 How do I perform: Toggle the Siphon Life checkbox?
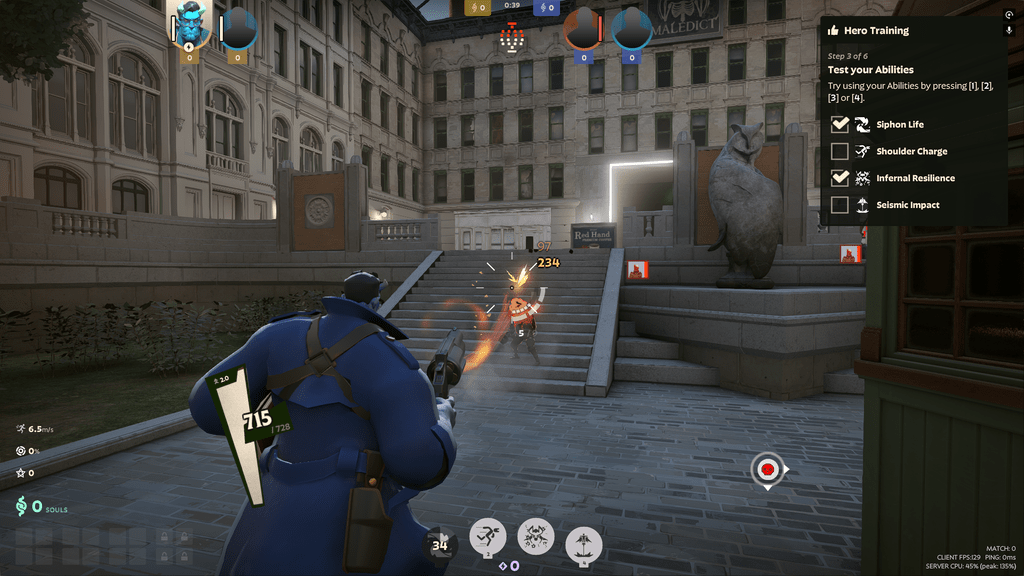(840, 125)
